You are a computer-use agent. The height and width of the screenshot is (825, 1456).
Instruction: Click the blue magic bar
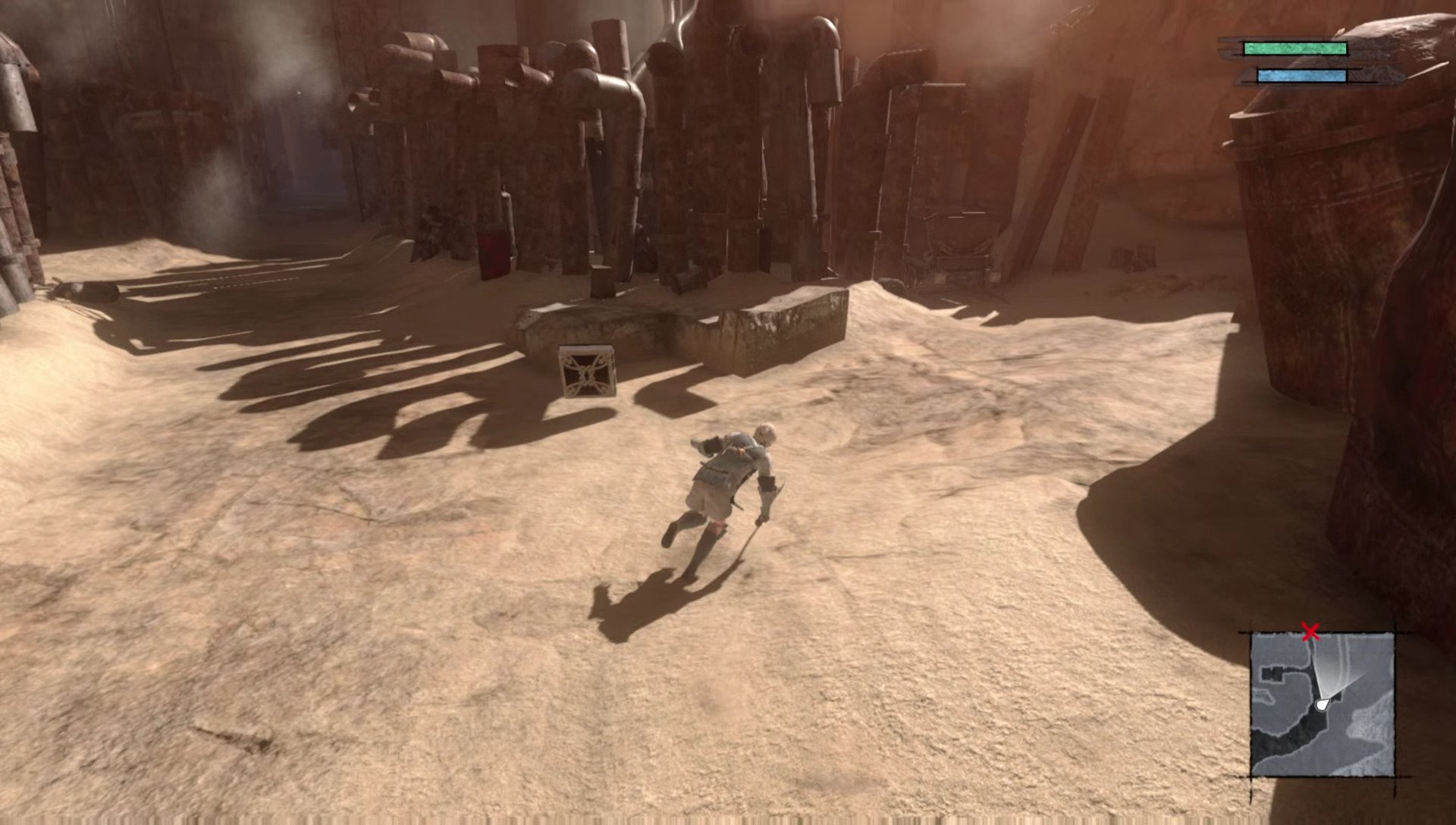click(x=1302, y=76)
